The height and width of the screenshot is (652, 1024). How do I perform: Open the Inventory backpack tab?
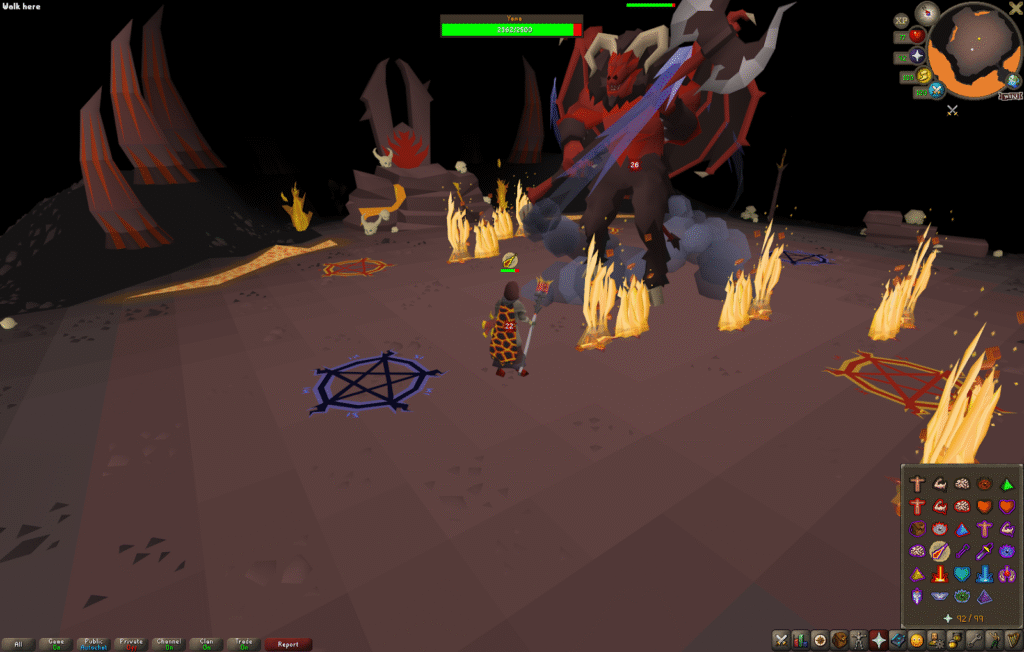(839, 640)
